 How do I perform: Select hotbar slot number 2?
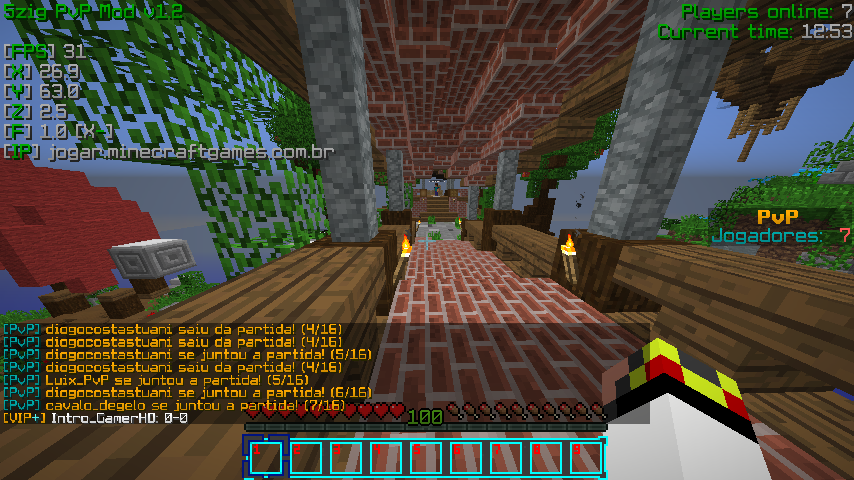(x=306, y=458)
